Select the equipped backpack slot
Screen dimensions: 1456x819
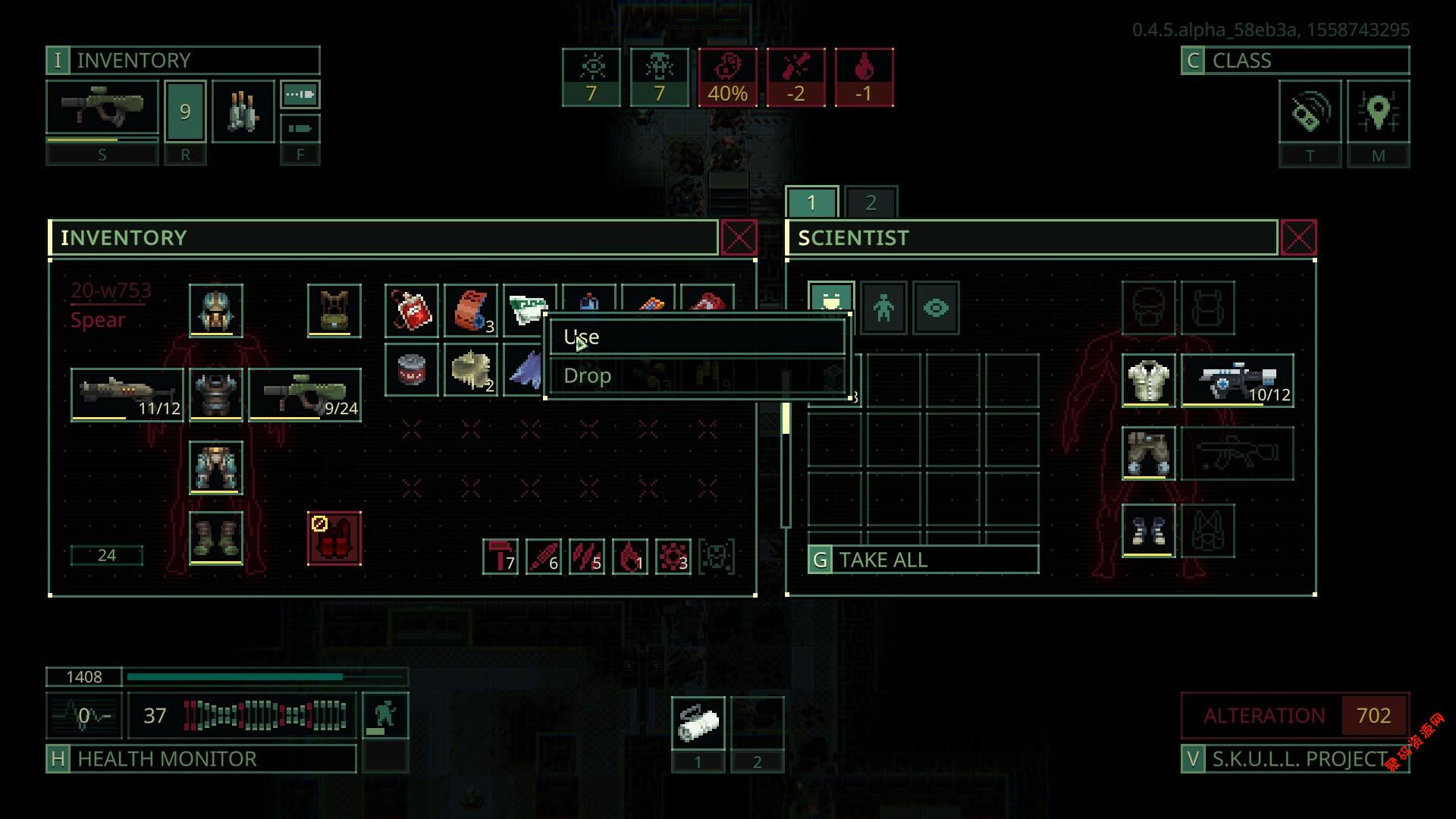pyautogui.click(x=334, y=311)
